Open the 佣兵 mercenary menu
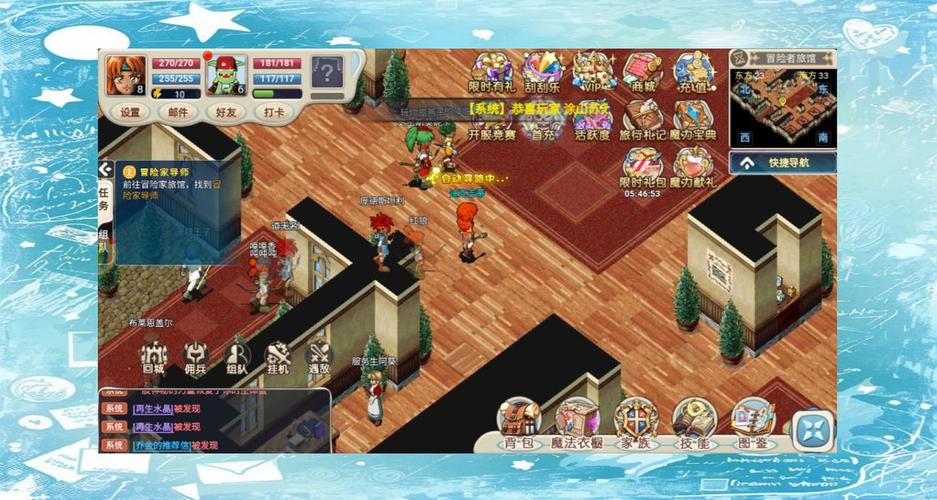Viewport: 937px width, 500px height. pyautogui.click(x=195, y=358)
